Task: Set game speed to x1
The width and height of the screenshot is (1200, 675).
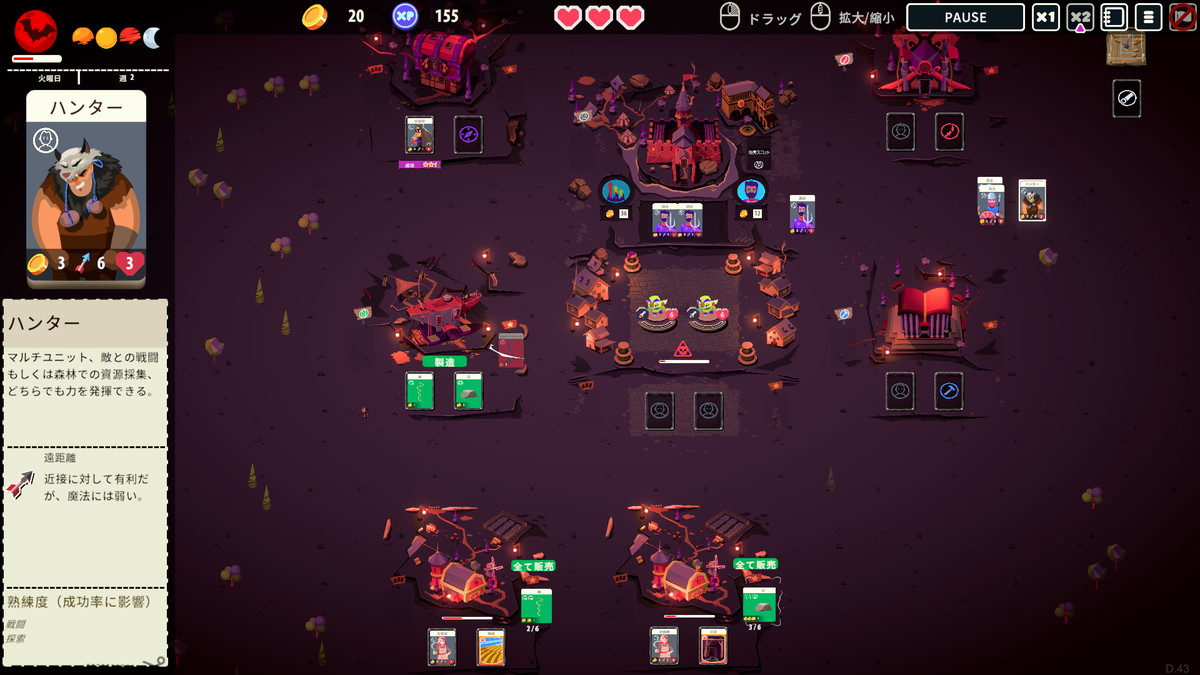Action: [x=1046, y=17]
